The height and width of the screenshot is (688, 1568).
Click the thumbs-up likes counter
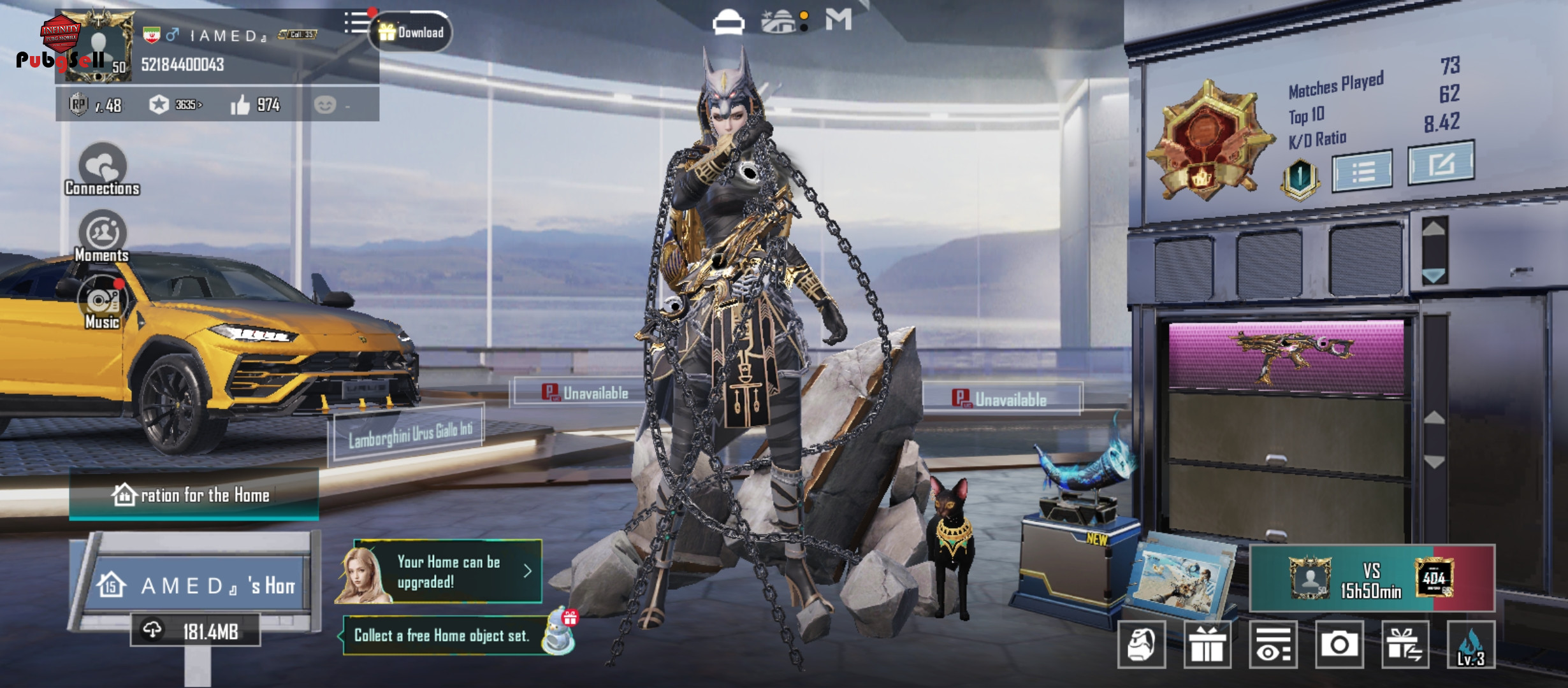pos(255,105)
